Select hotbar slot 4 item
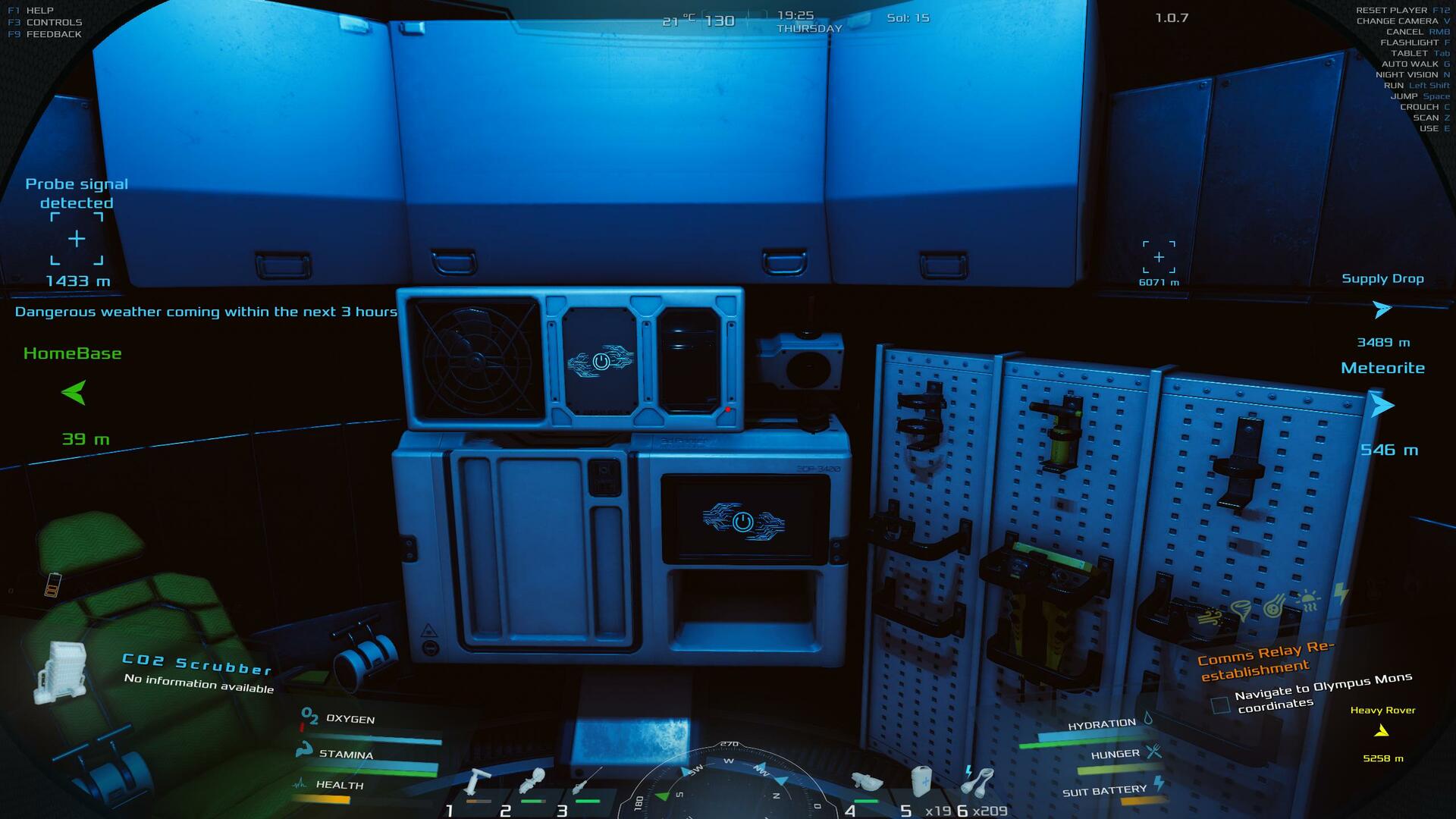The width and height of the screenshot is (1456, 819). tap(867, 782)
